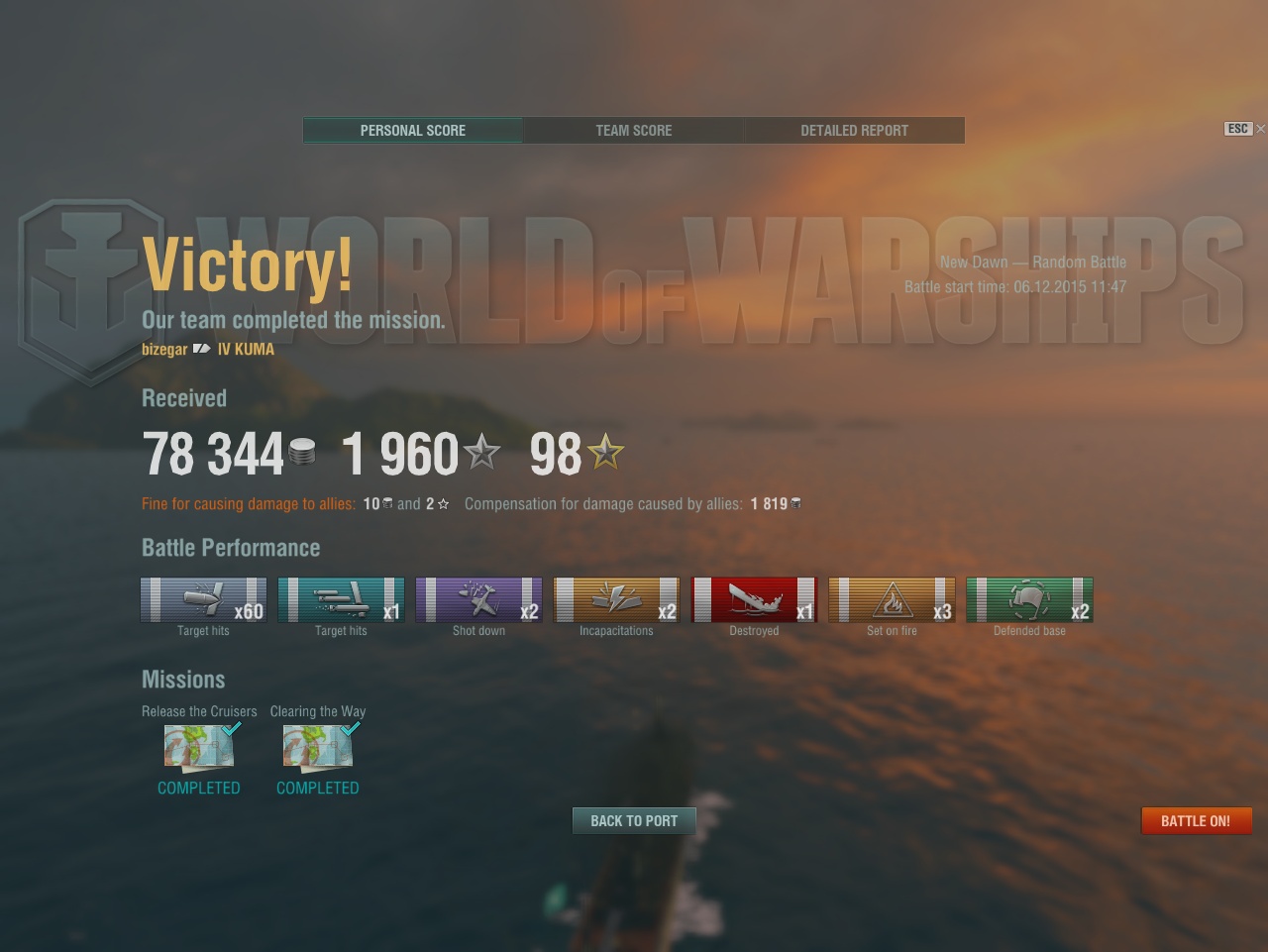
Task: Select the Set on fire ribbon
Action: (892, 599)
